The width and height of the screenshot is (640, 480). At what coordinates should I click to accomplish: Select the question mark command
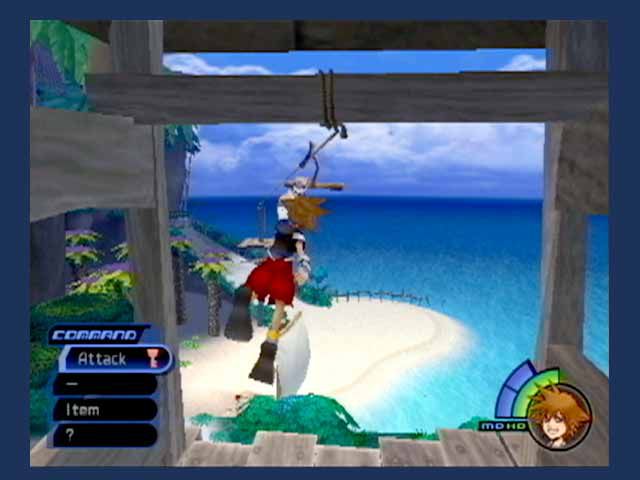click(x=105, y=434)
